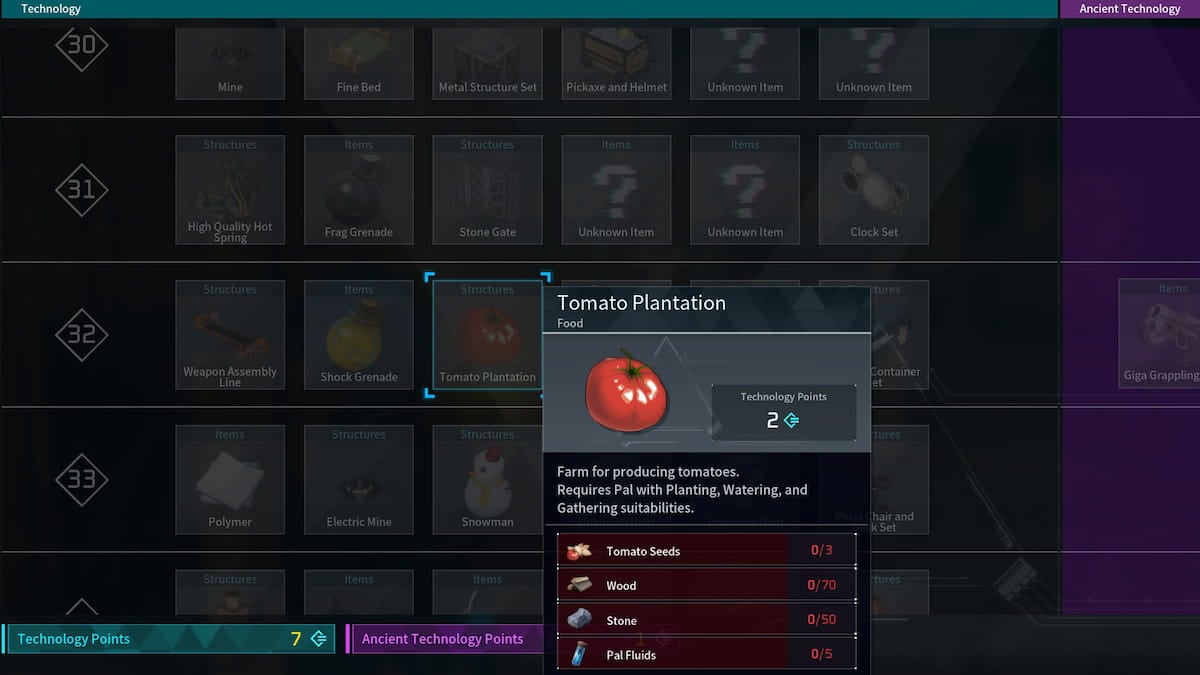
Task: Select the Frag Grenade technology tile
Action: 359,190
